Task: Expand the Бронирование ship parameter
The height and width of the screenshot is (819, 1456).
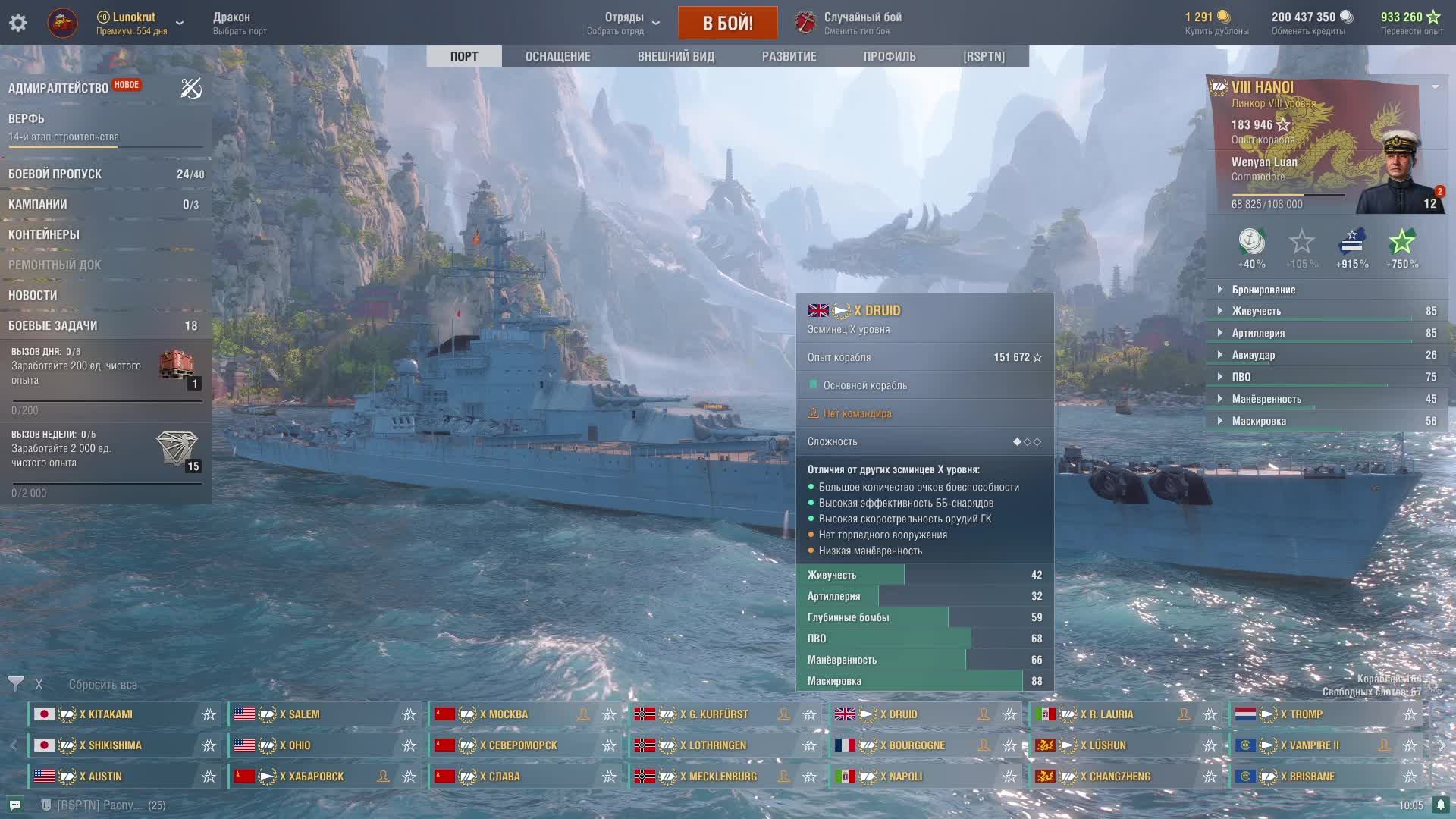Action: tap(1263, 290)
